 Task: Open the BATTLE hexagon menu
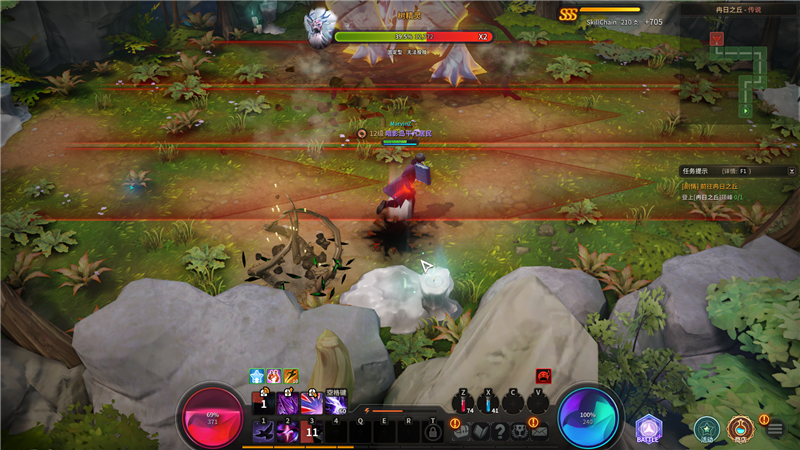click(x=648, y=429)
